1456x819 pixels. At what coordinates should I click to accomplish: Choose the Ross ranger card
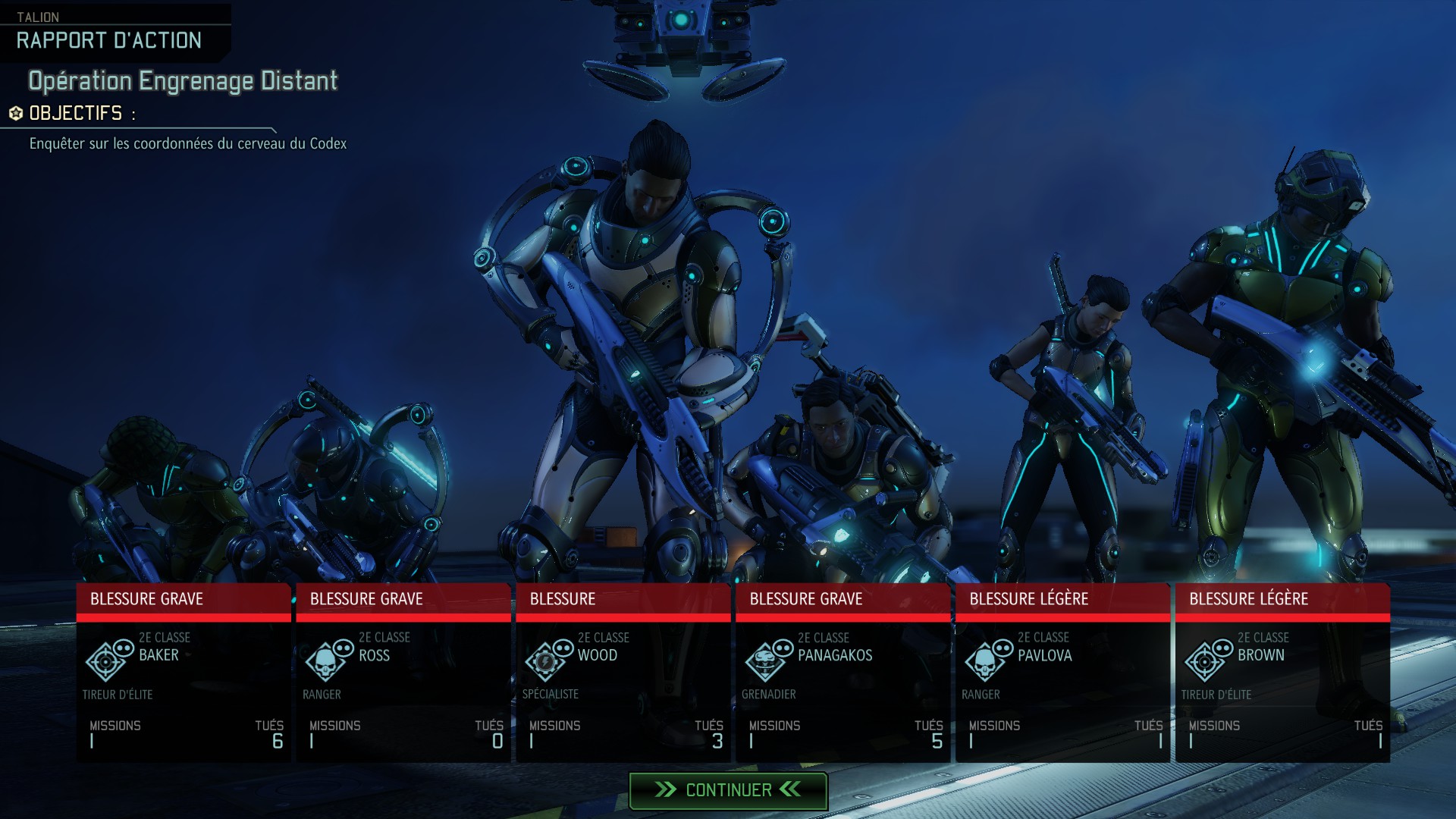click(403, 673)
